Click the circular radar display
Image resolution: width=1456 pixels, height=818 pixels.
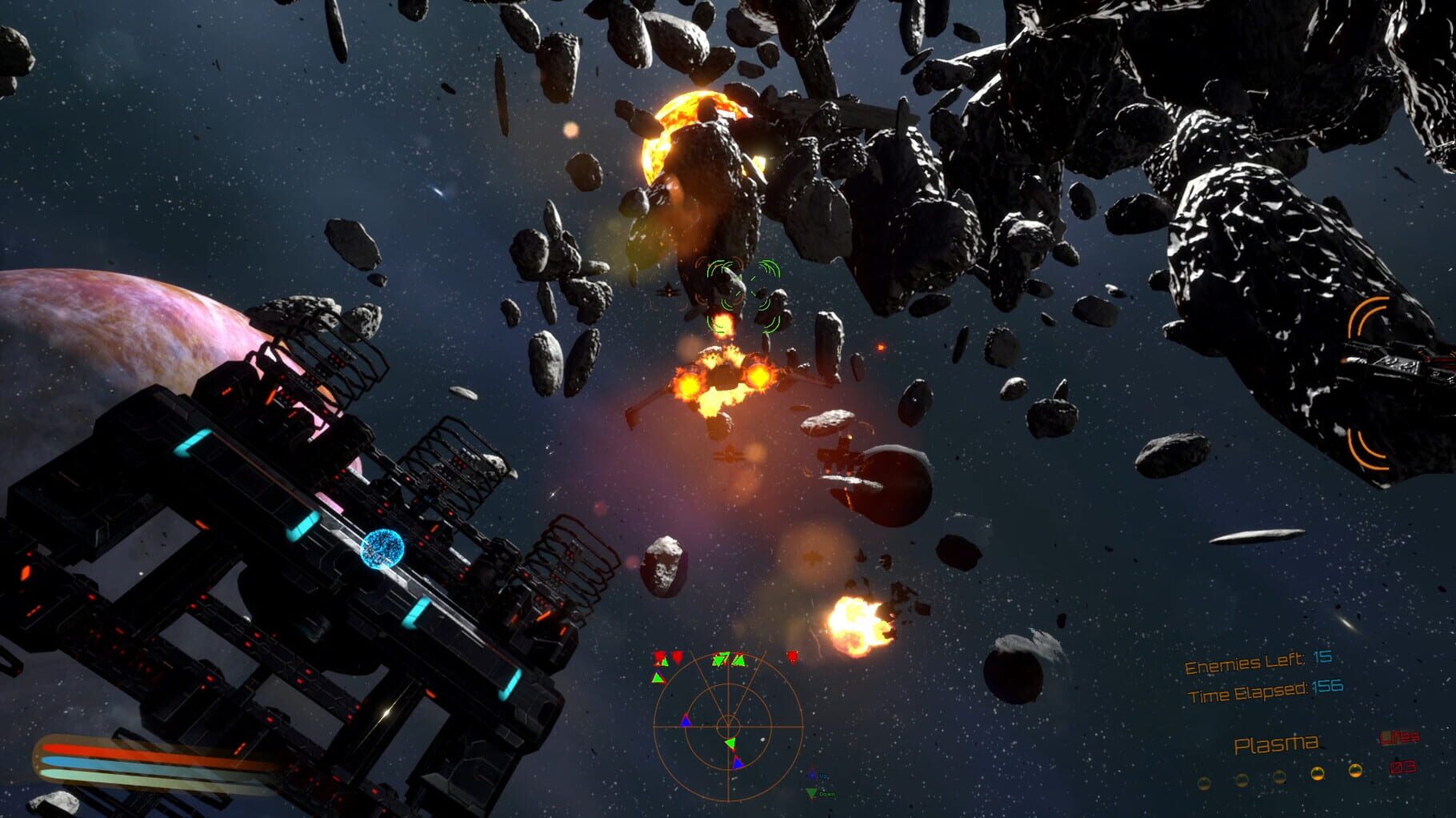click(x=727, y=727)
